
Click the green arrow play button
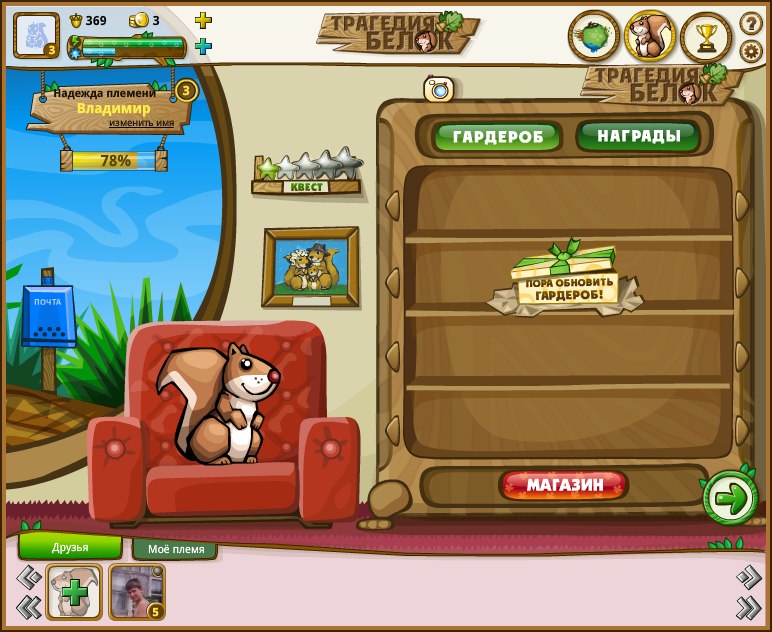click(730, 499)
